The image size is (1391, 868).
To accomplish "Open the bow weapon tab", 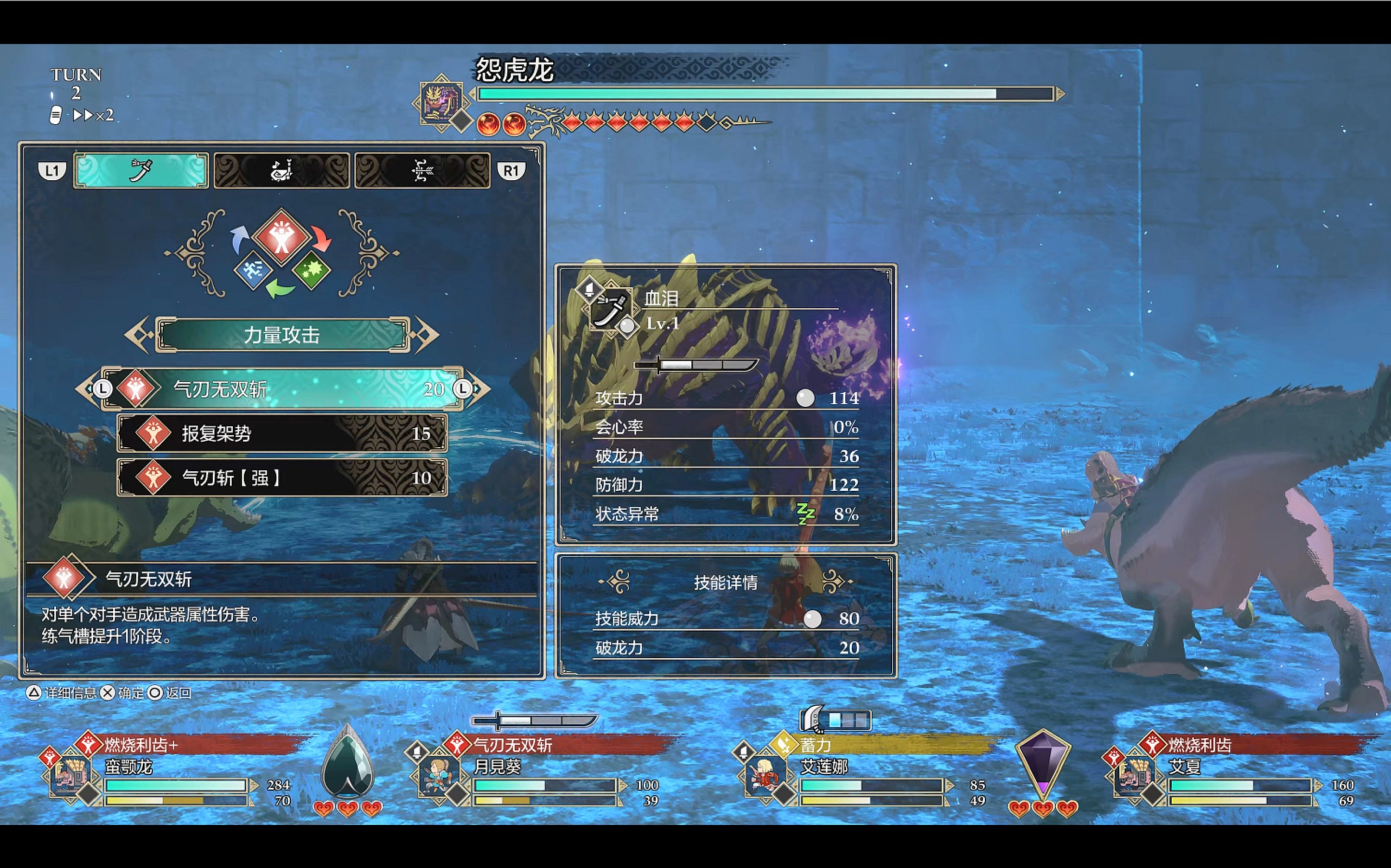I will click(x=422, y=171).
